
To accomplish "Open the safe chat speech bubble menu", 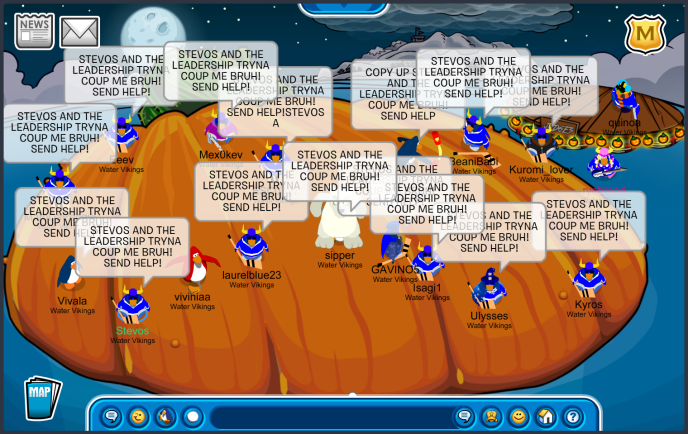I will (112, 416).
